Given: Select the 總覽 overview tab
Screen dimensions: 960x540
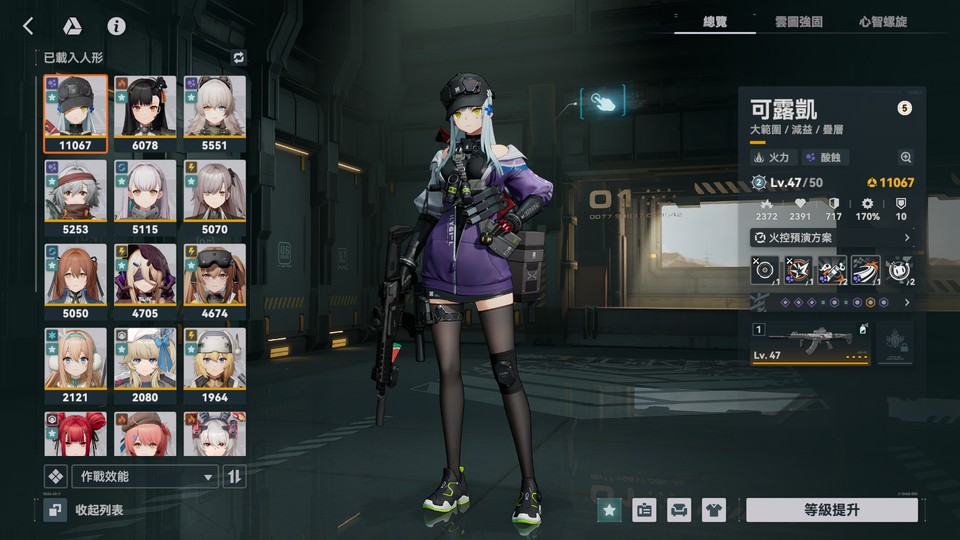Looking at the screenshot, I should (714, 21).
